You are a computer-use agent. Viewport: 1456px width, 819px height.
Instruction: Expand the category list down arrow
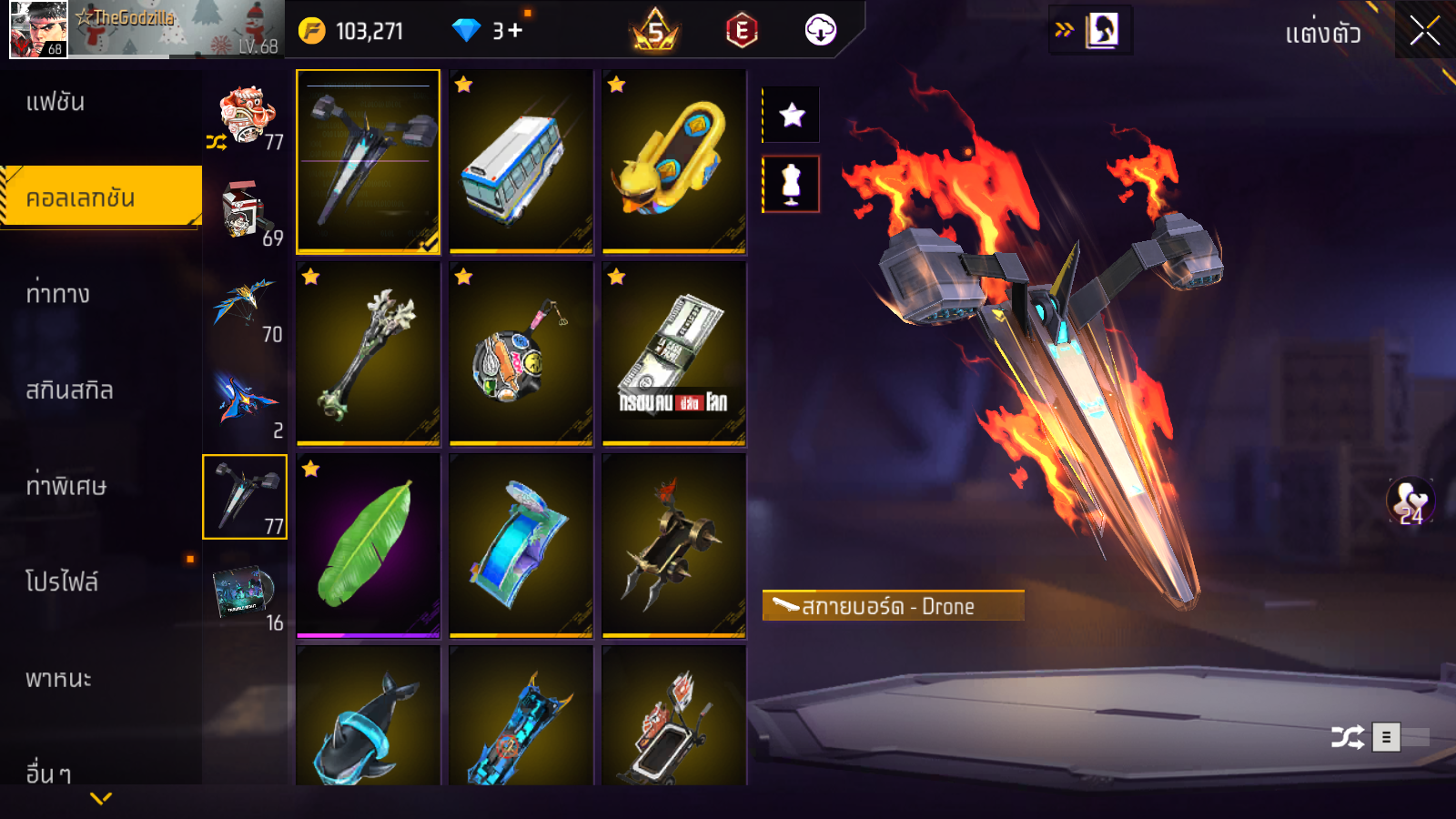[x=101, y=798]
